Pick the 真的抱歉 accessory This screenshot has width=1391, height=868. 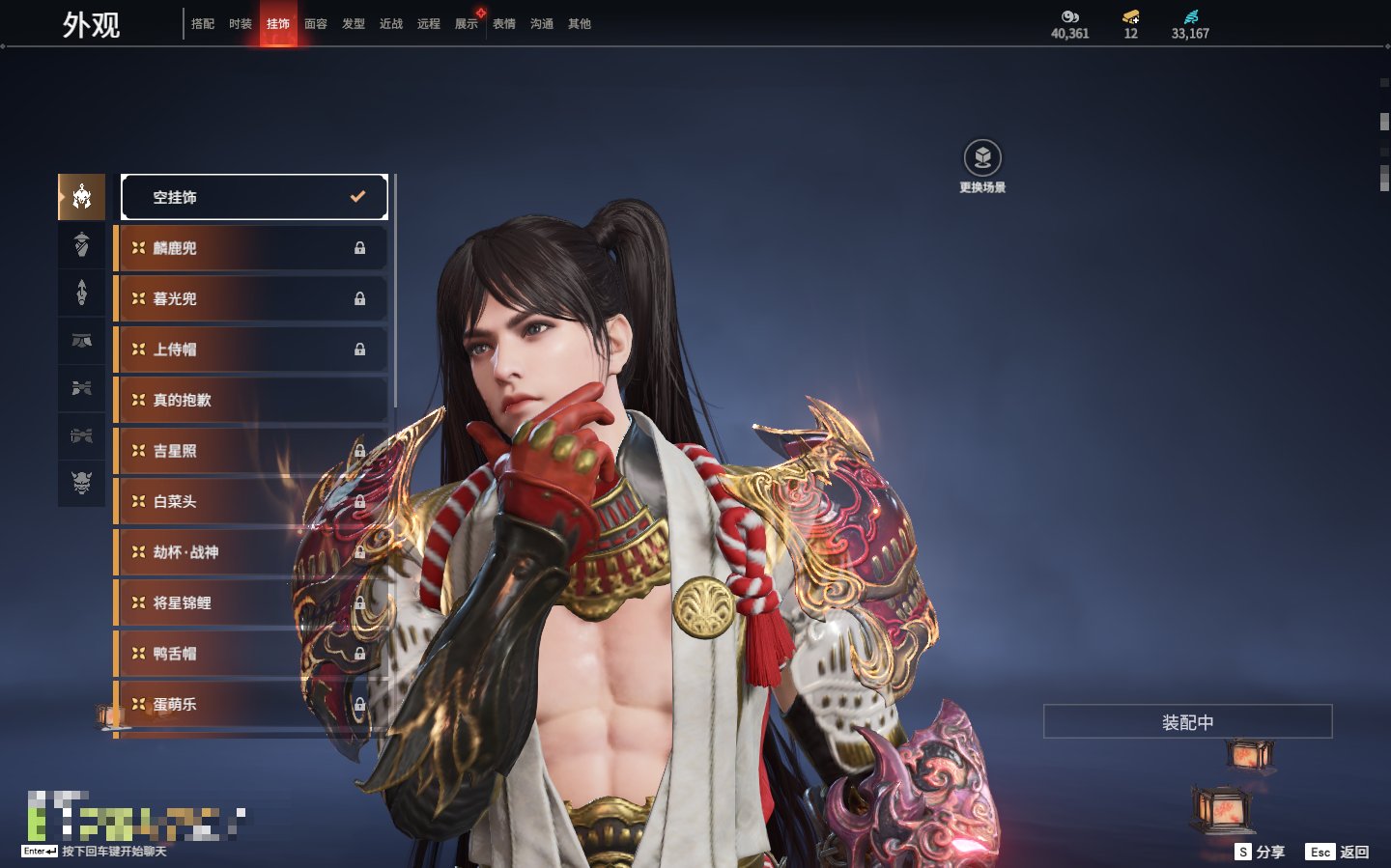coord(251,400)
